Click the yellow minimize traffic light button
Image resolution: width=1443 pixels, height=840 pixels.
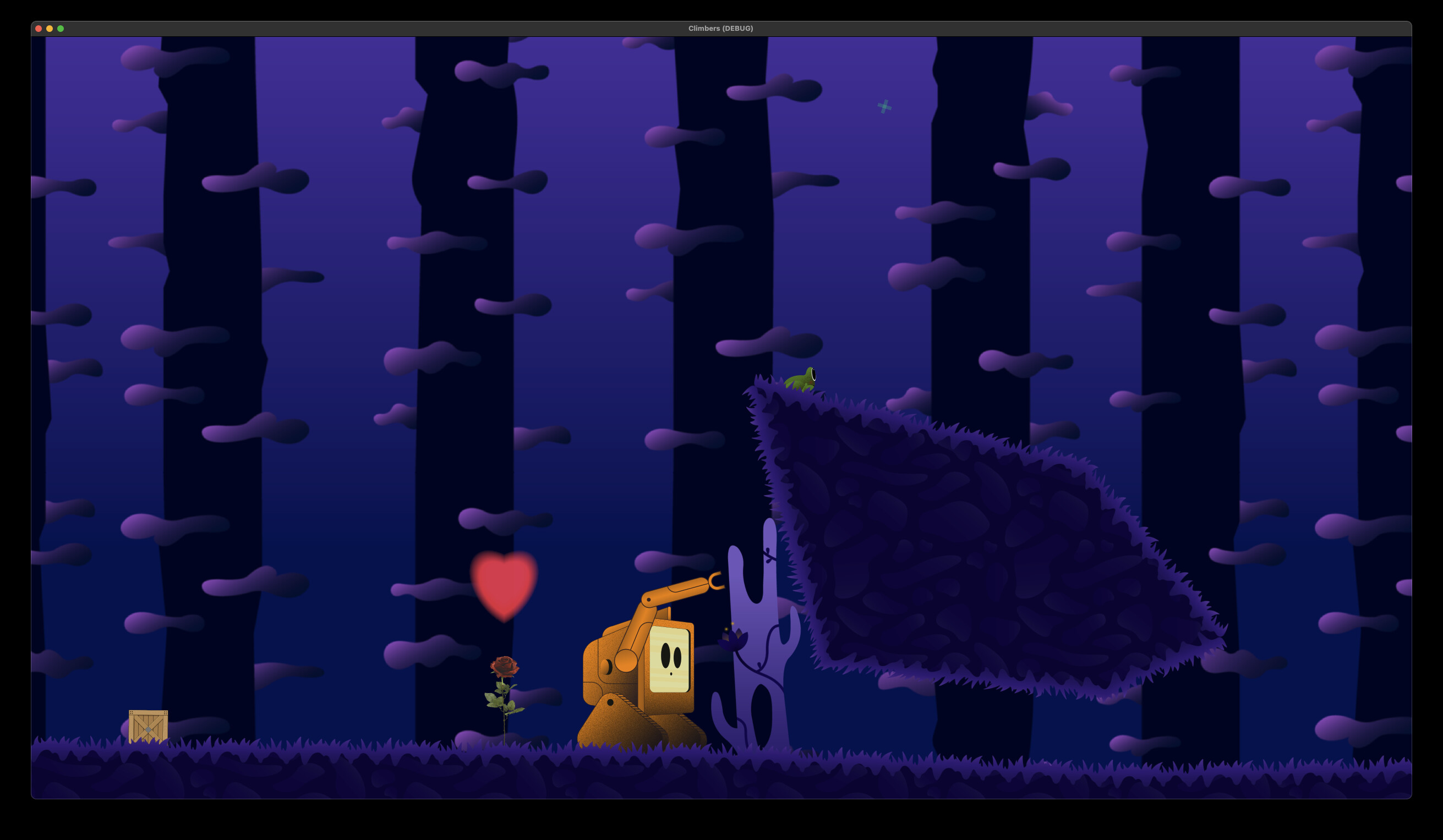point(49,28)
